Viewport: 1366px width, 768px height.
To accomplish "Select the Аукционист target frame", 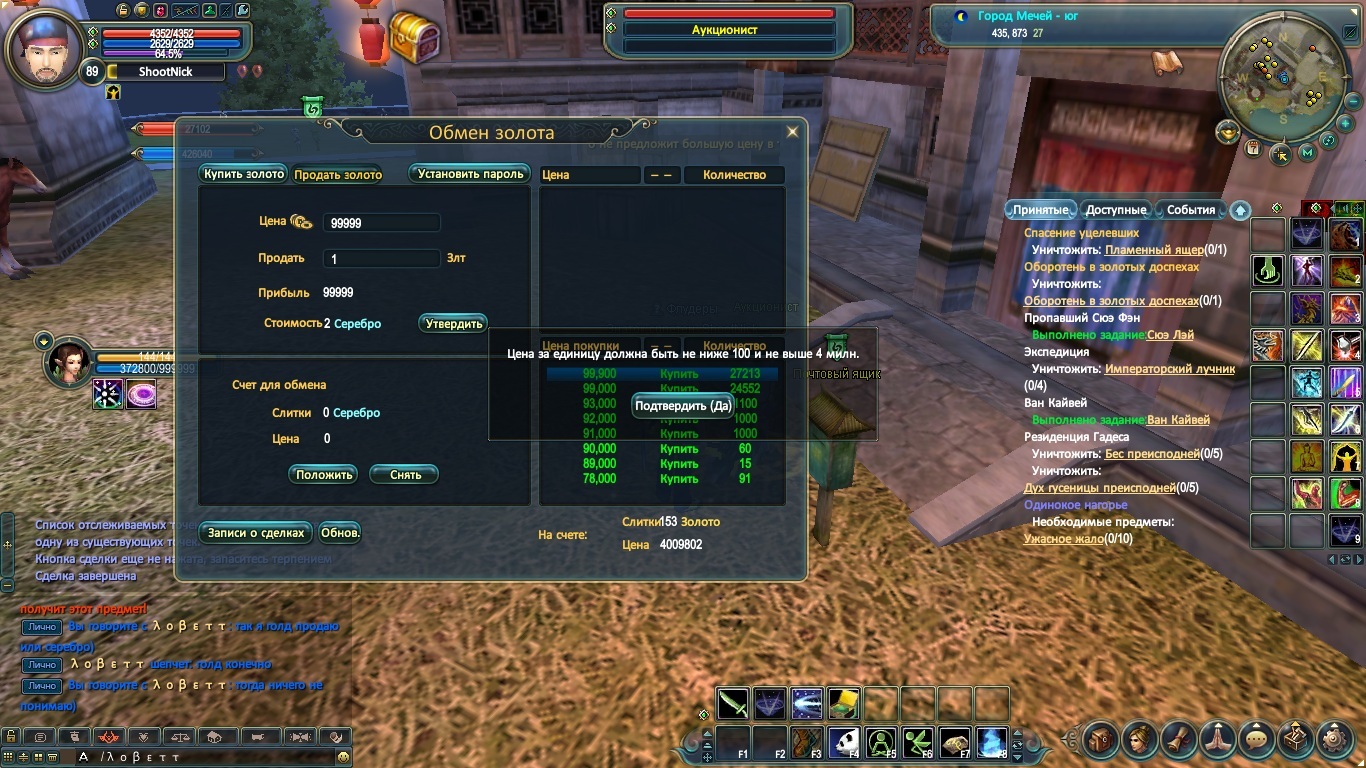I will point(728,30).
